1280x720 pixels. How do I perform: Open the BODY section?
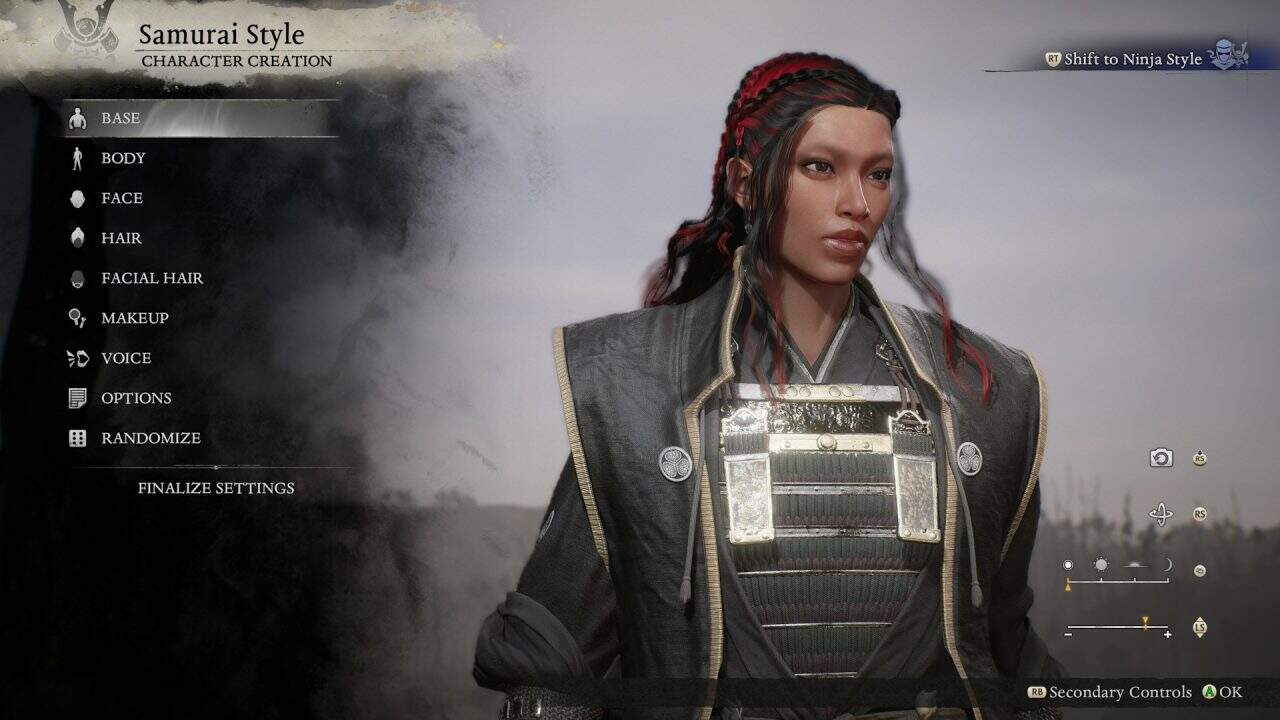[x=122, y=158]
